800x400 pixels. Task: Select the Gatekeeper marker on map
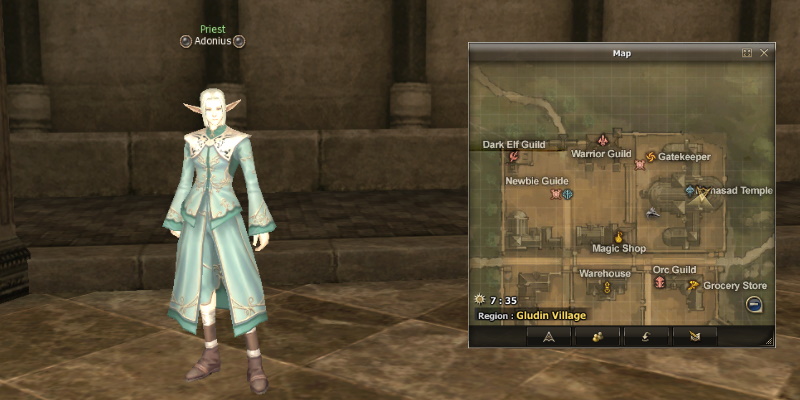[x=652, y=156]
